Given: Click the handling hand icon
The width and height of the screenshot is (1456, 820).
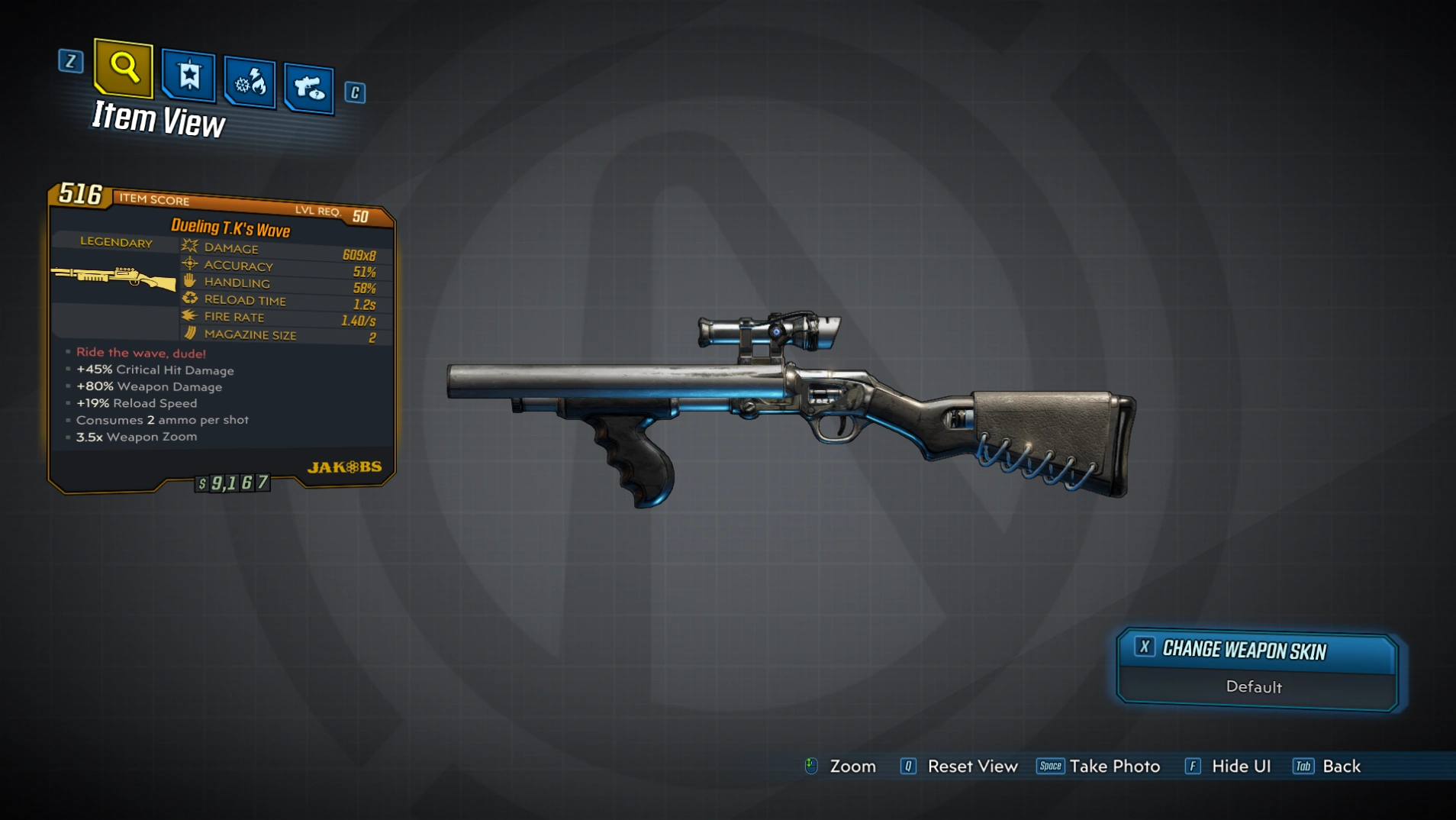Looking at the screenshot, I should [x=188, y=282].
